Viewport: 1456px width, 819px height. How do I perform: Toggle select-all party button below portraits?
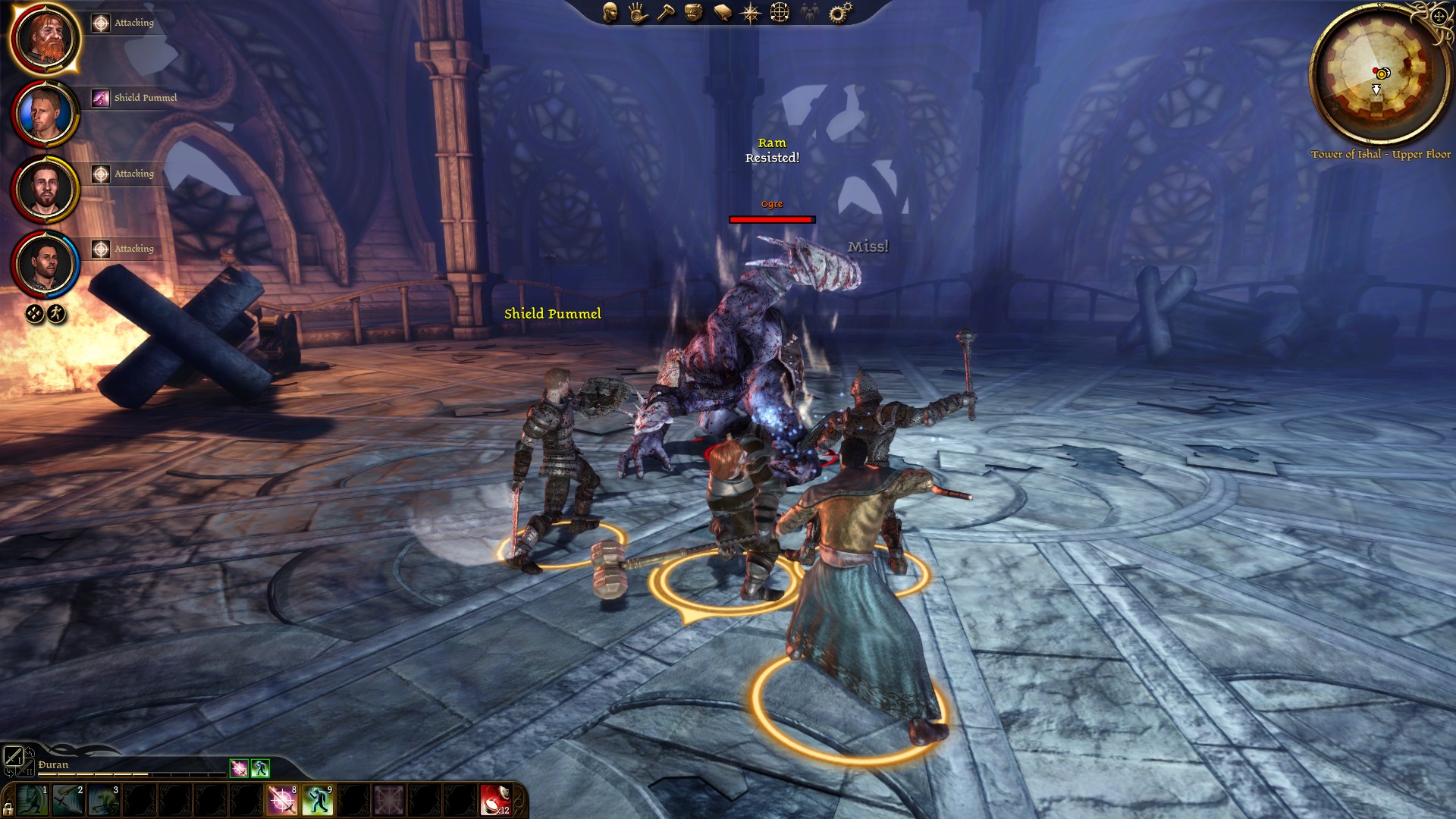[x=34, y=314]
